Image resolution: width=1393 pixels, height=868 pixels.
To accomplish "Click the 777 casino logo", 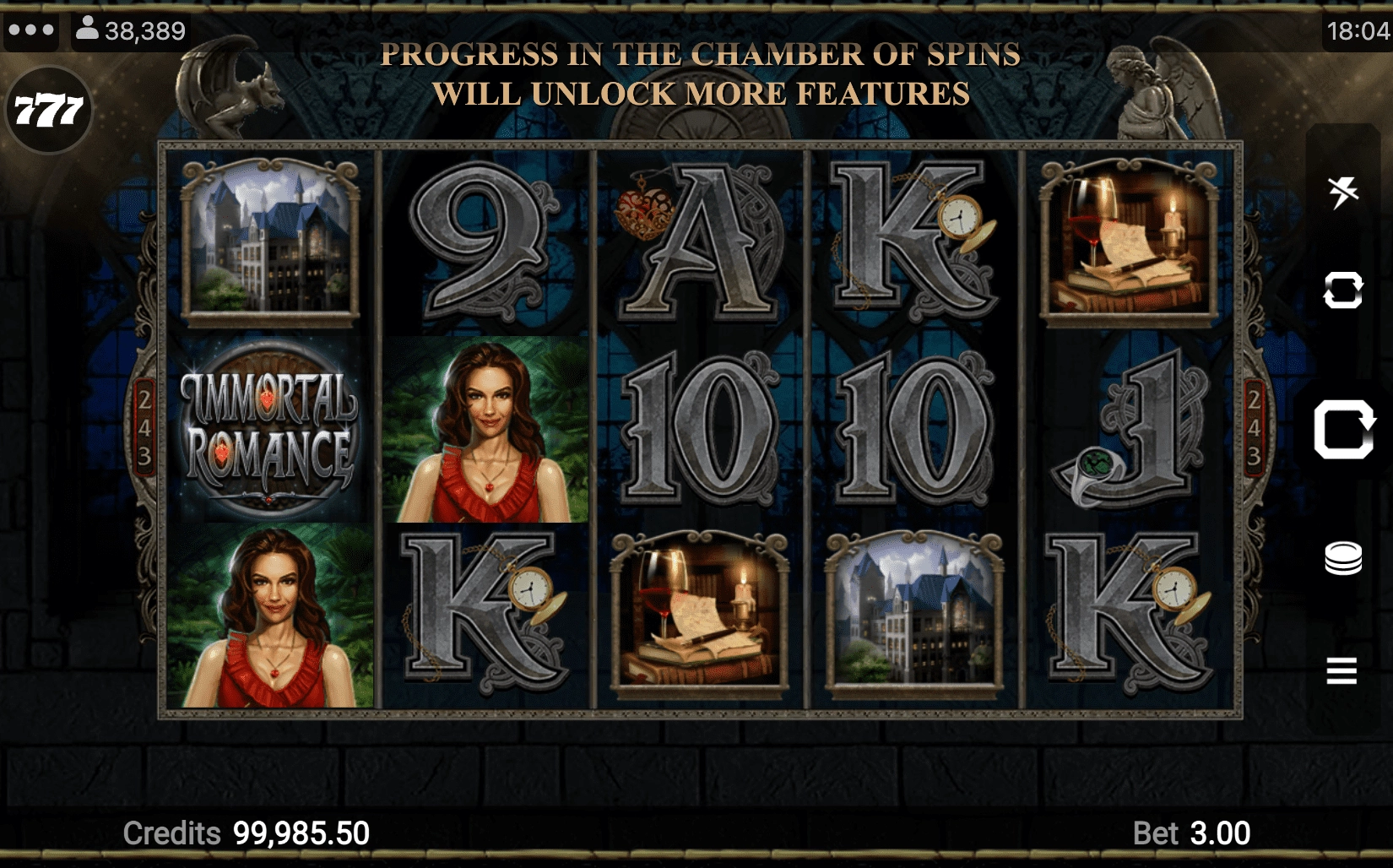I will [x=49, y=111].
